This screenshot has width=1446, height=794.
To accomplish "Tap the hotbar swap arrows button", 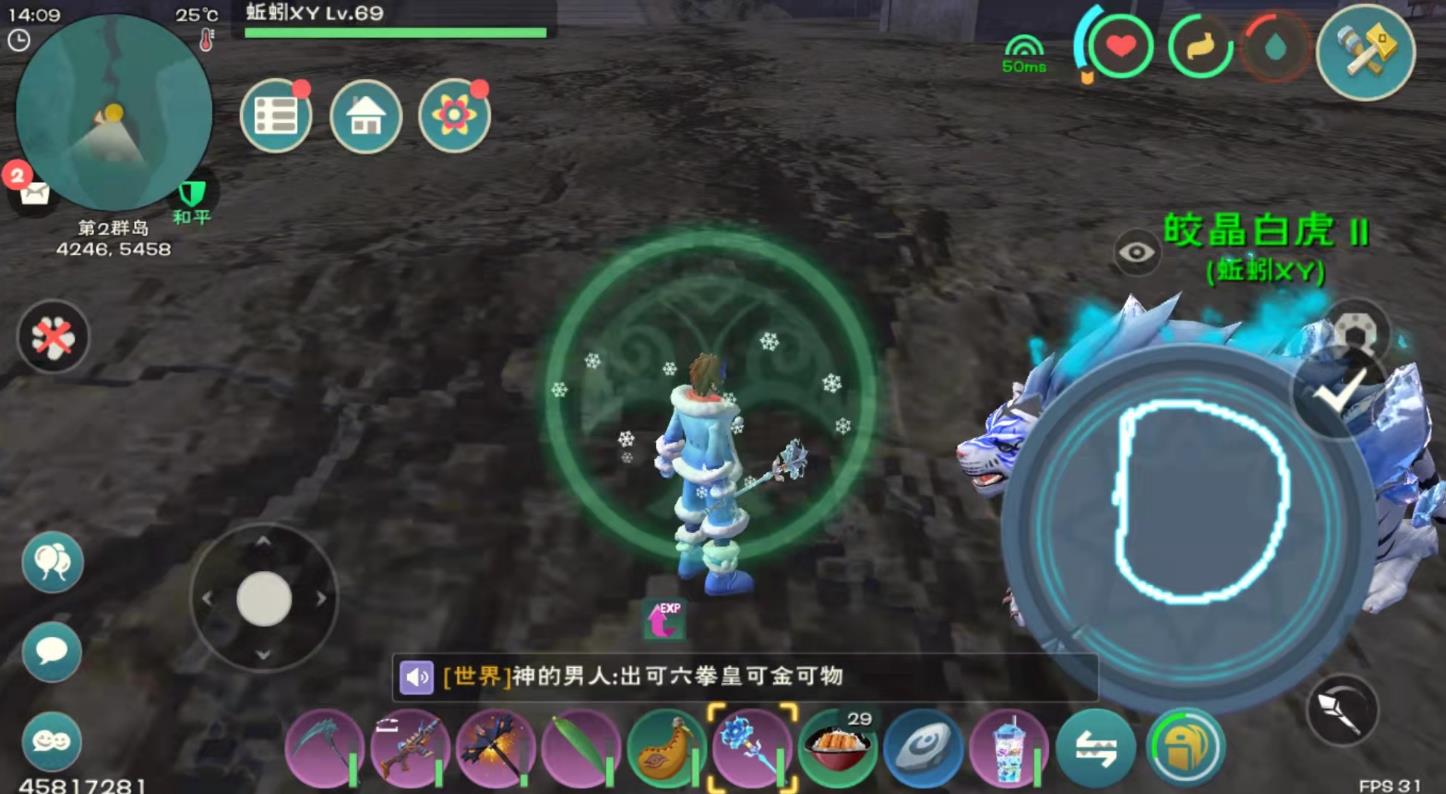I will pos(1095,749).
